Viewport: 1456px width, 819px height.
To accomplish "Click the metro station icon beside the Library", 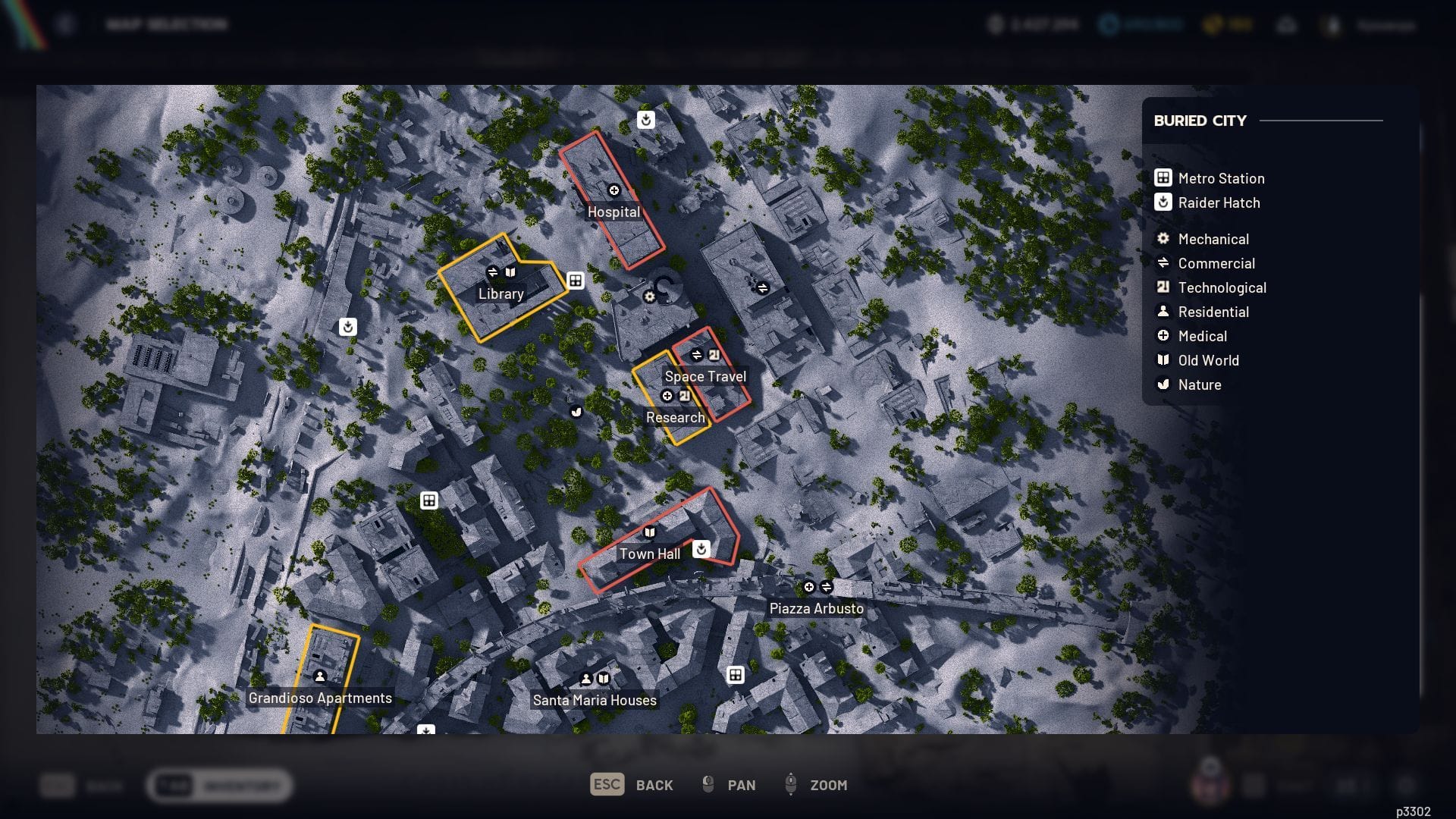I will (576, 281).
